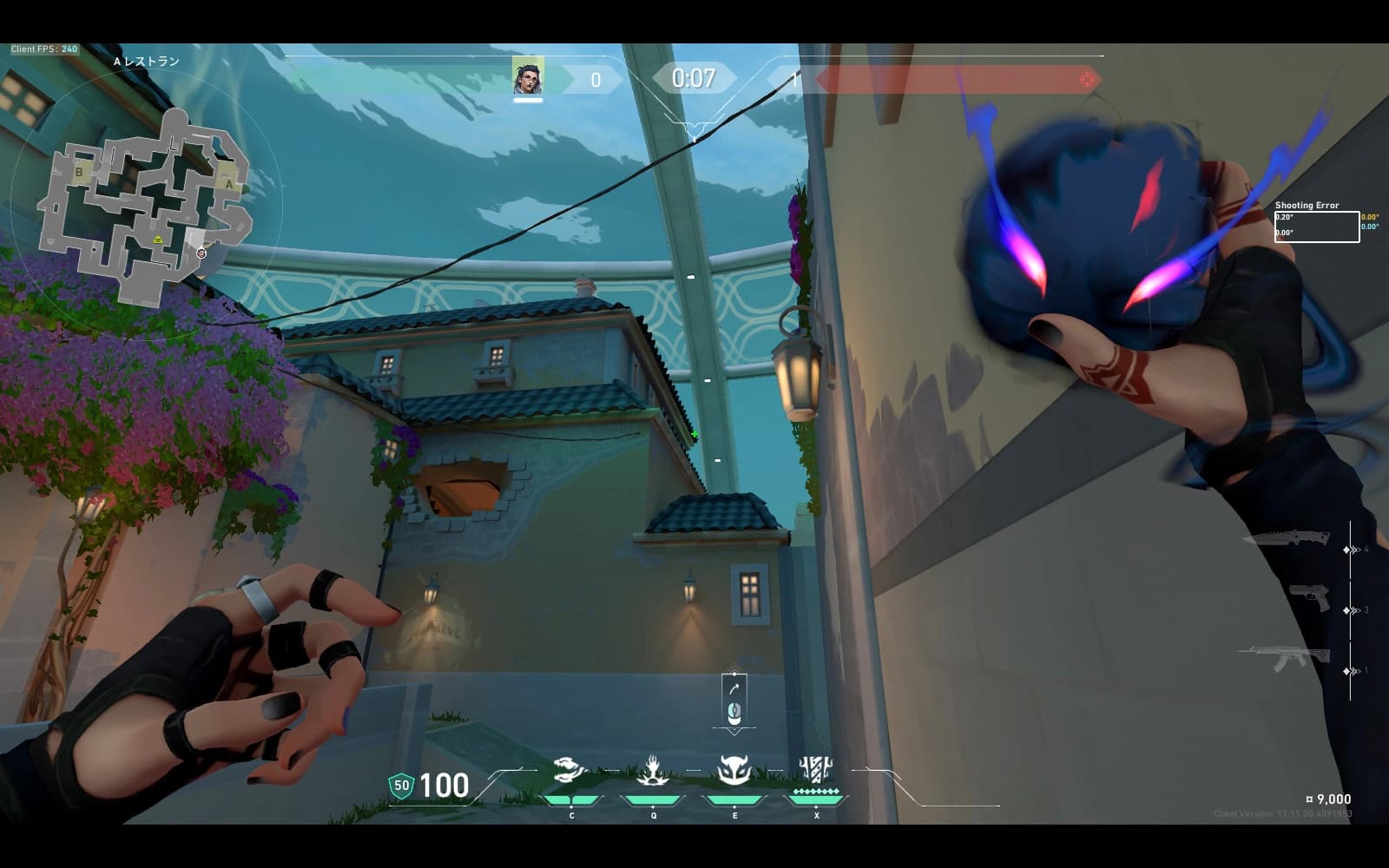This screenshot has height=868, width=1389.
Task: Trigger the E ability with the horned mask icon
Action: pyautogui.click(x=734, y=770)
